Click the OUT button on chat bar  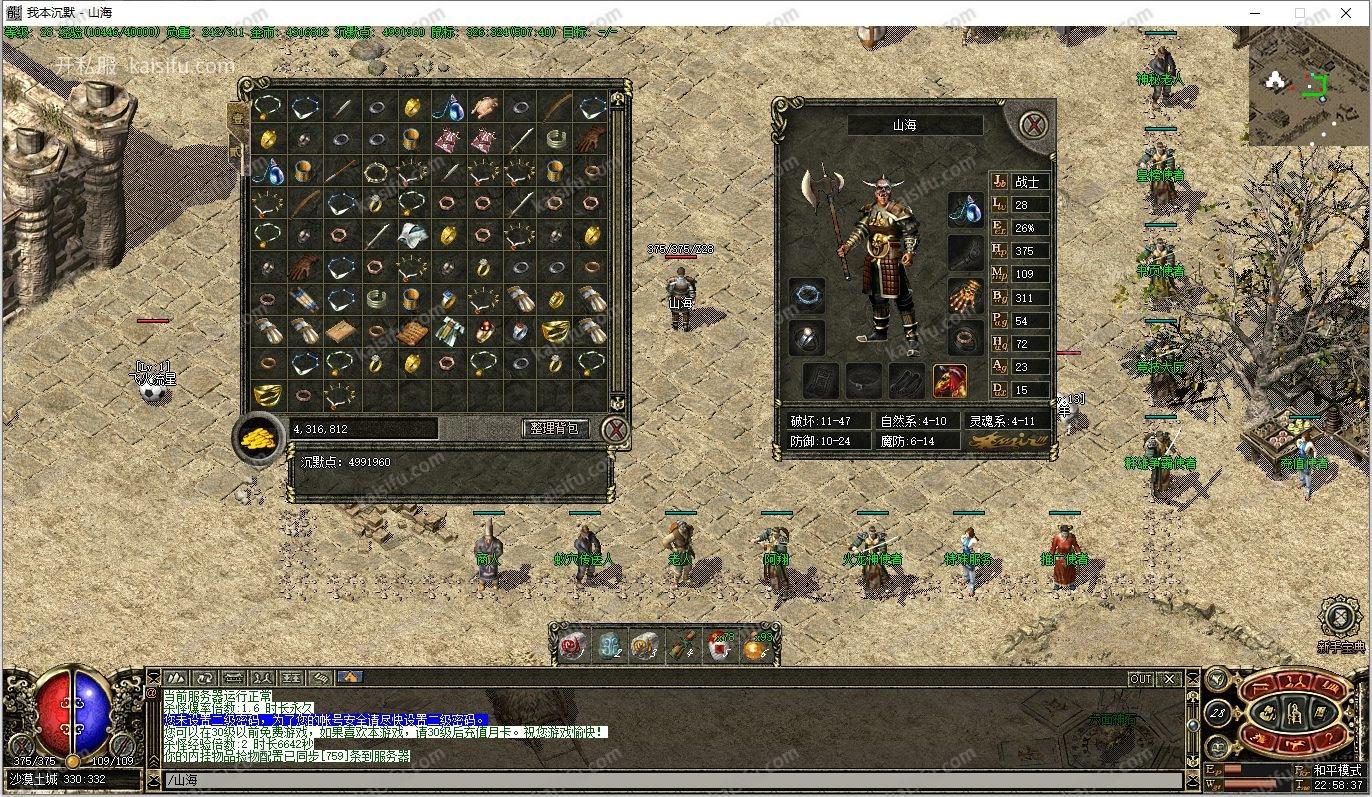coord(1141,679)
